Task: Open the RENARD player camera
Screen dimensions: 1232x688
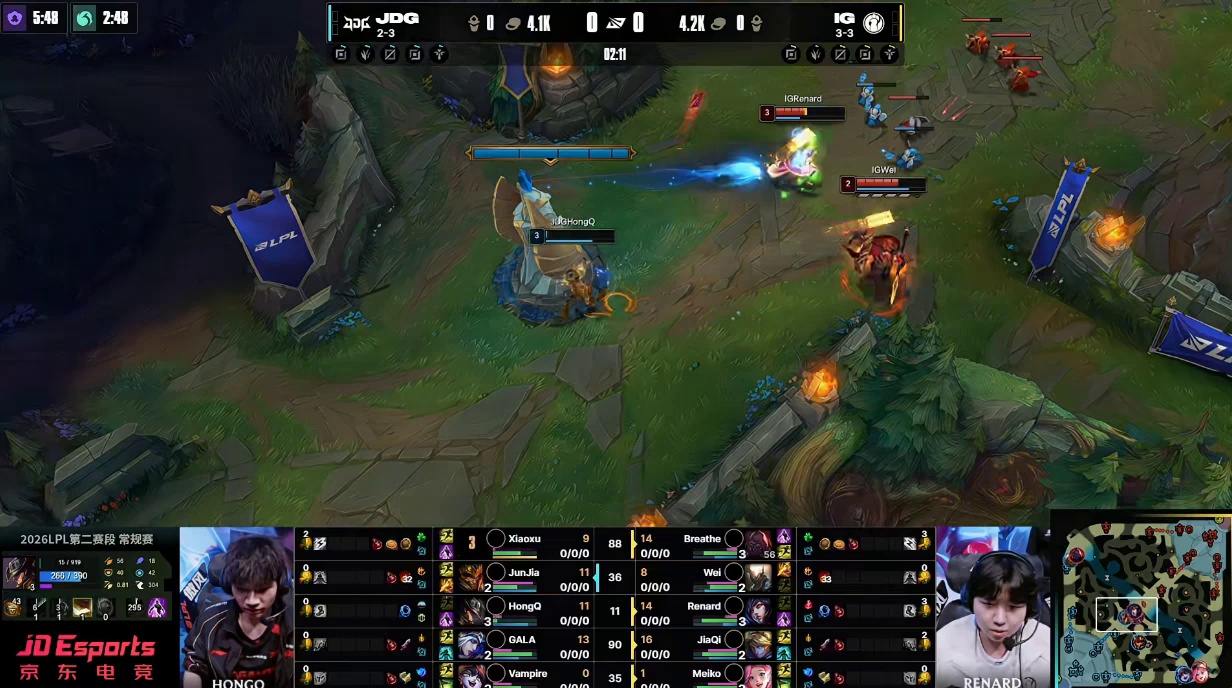Action: tap(992, 607)
